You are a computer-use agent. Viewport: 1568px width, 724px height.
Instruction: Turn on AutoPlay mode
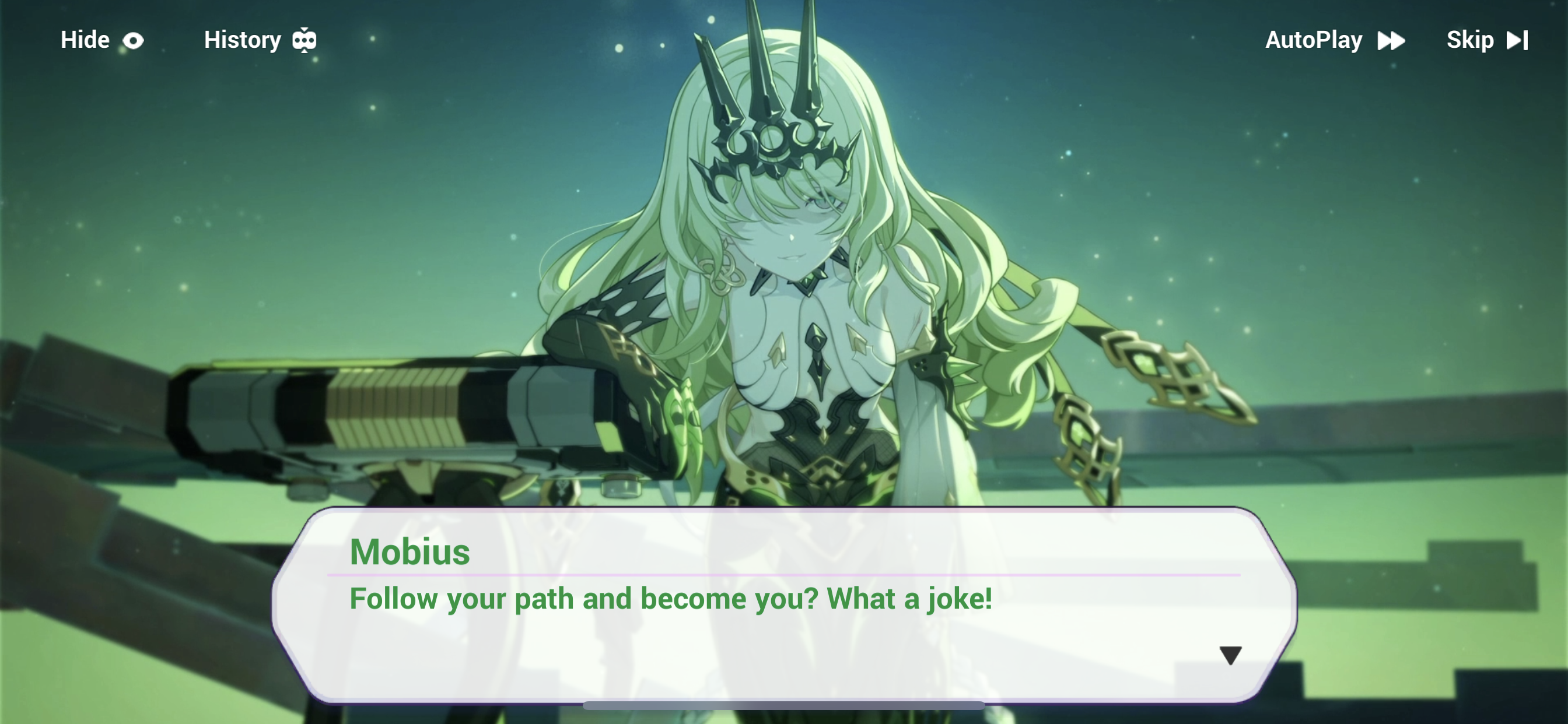click(1314, 40)
